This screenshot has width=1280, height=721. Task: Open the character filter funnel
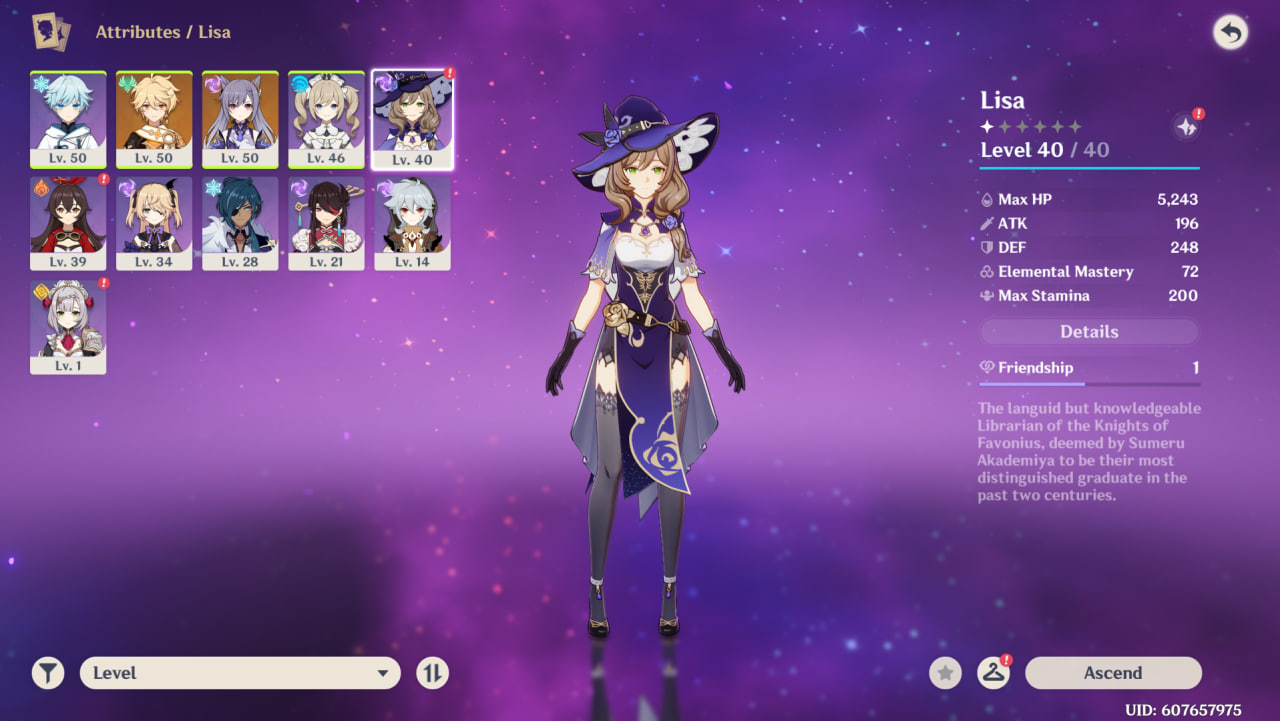coord(47,673)
